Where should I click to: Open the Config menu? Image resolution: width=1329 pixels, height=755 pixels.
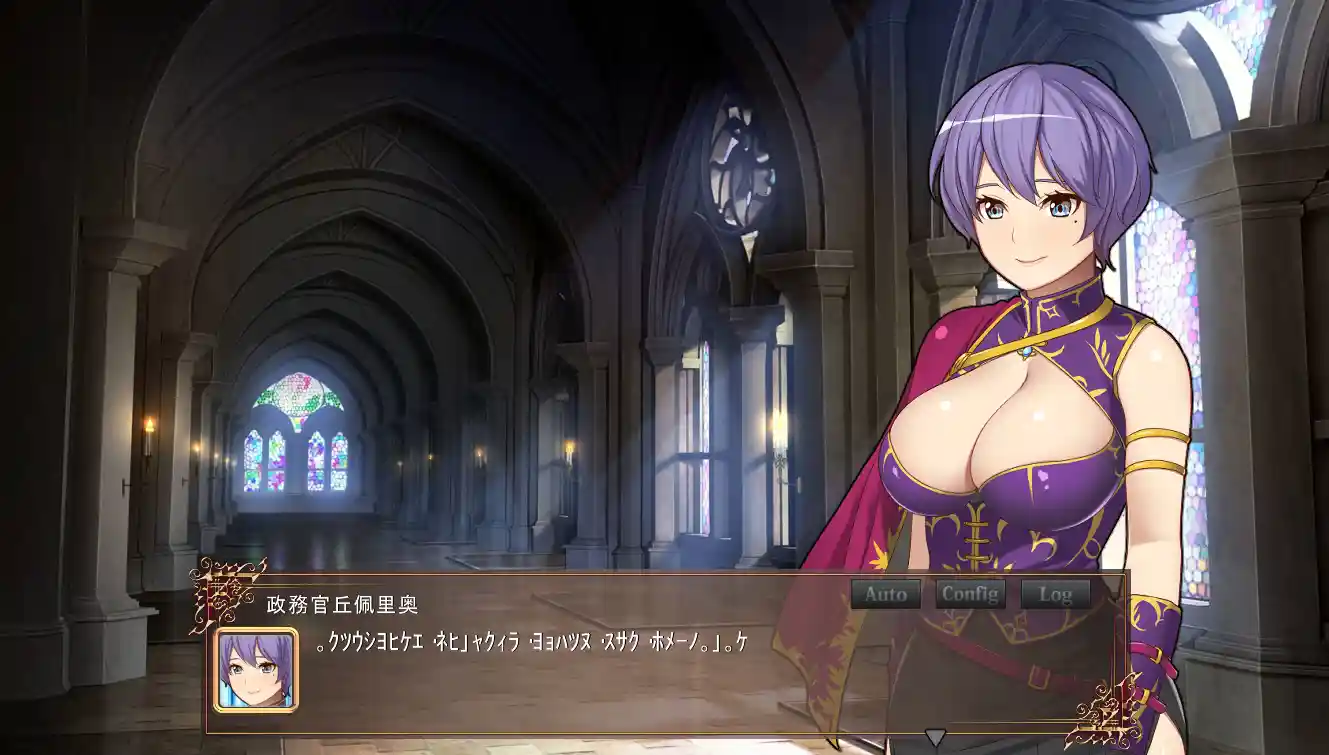pyautogui.click(x=970, y=594)
